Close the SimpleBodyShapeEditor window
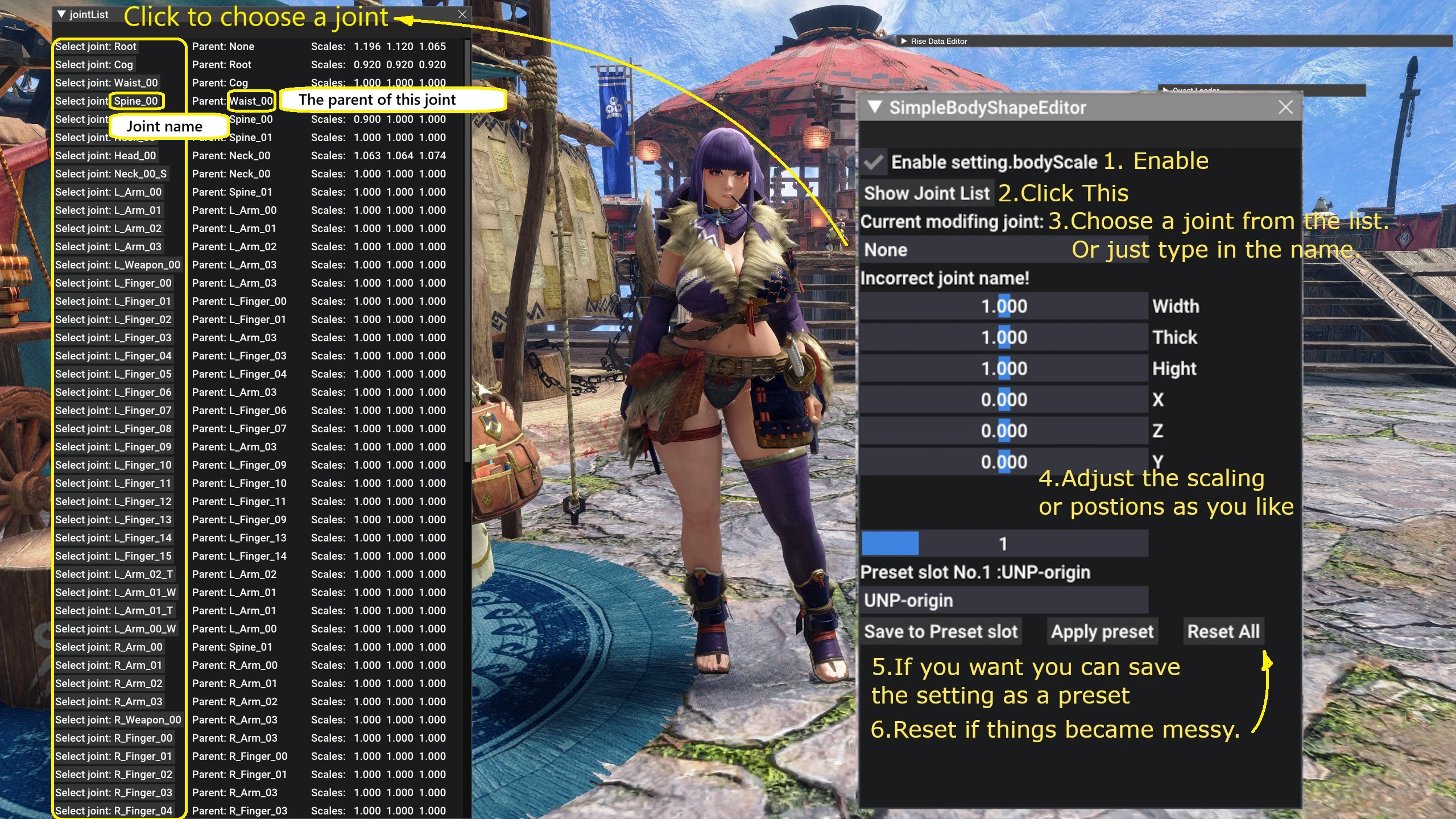 [1285, 107]
